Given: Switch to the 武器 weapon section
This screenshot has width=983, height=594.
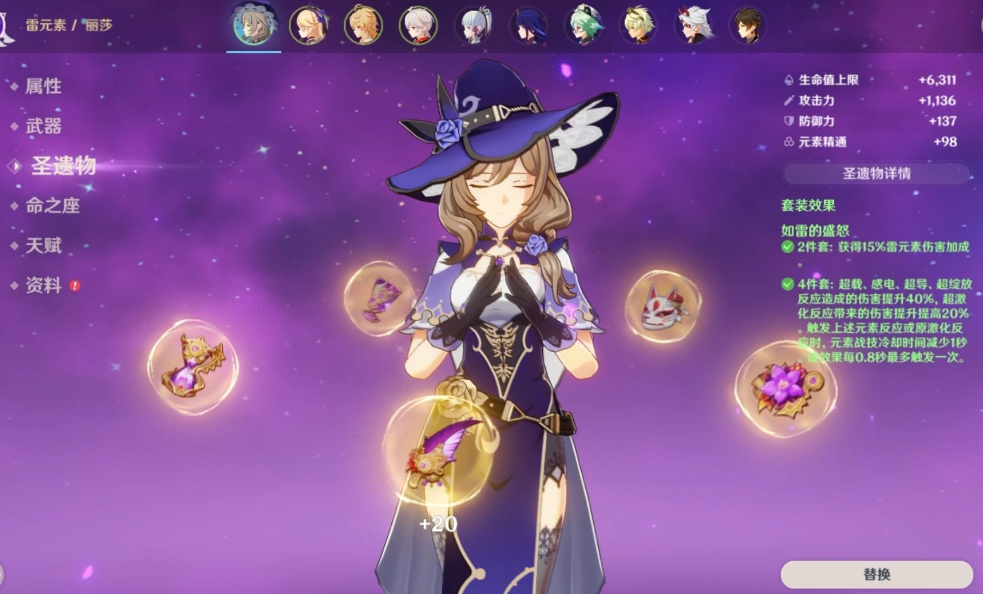Looking at the screenshot, I should pos(43,126).
